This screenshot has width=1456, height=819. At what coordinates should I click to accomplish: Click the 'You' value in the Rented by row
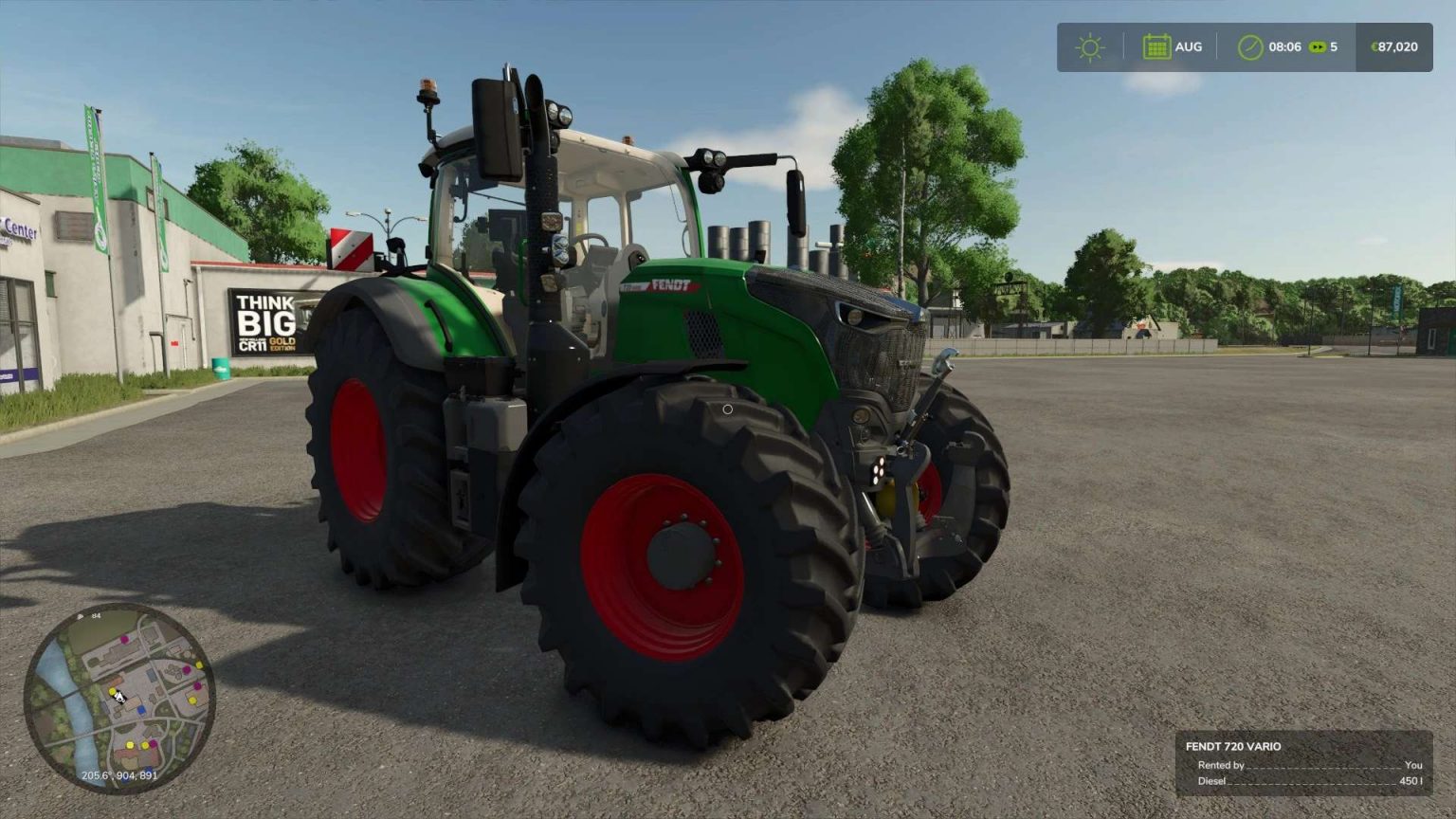tap(1413, 765)
